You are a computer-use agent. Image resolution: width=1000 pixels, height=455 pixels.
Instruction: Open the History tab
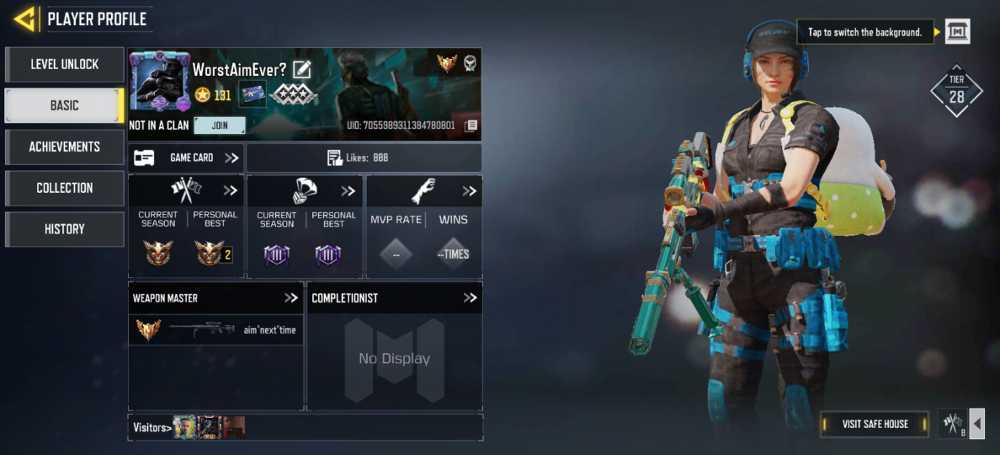coord(64,229)
